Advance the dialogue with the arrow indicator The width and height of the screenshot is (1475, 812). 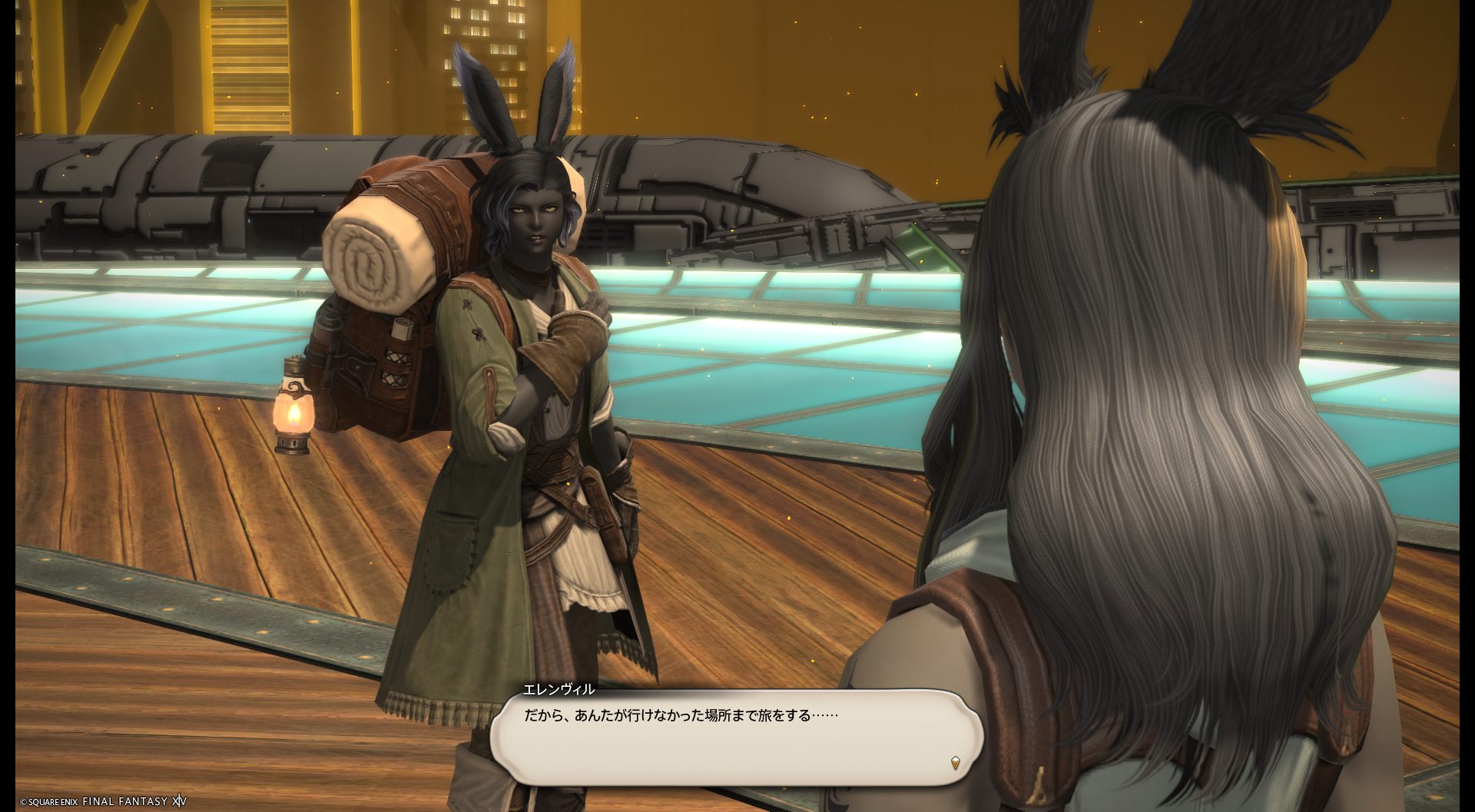(x=955, y=763)
